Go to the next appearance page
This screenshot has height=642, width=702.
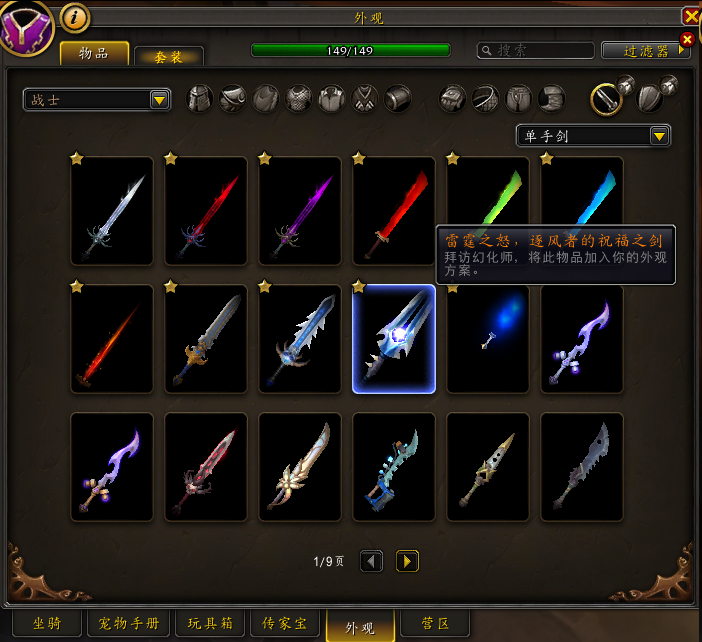(x=407, y=562)
